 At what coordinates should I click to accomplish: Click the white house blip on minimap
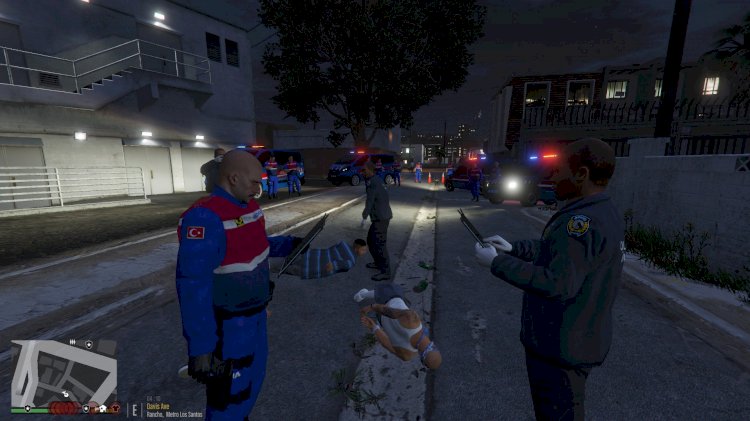coord(103,408)
